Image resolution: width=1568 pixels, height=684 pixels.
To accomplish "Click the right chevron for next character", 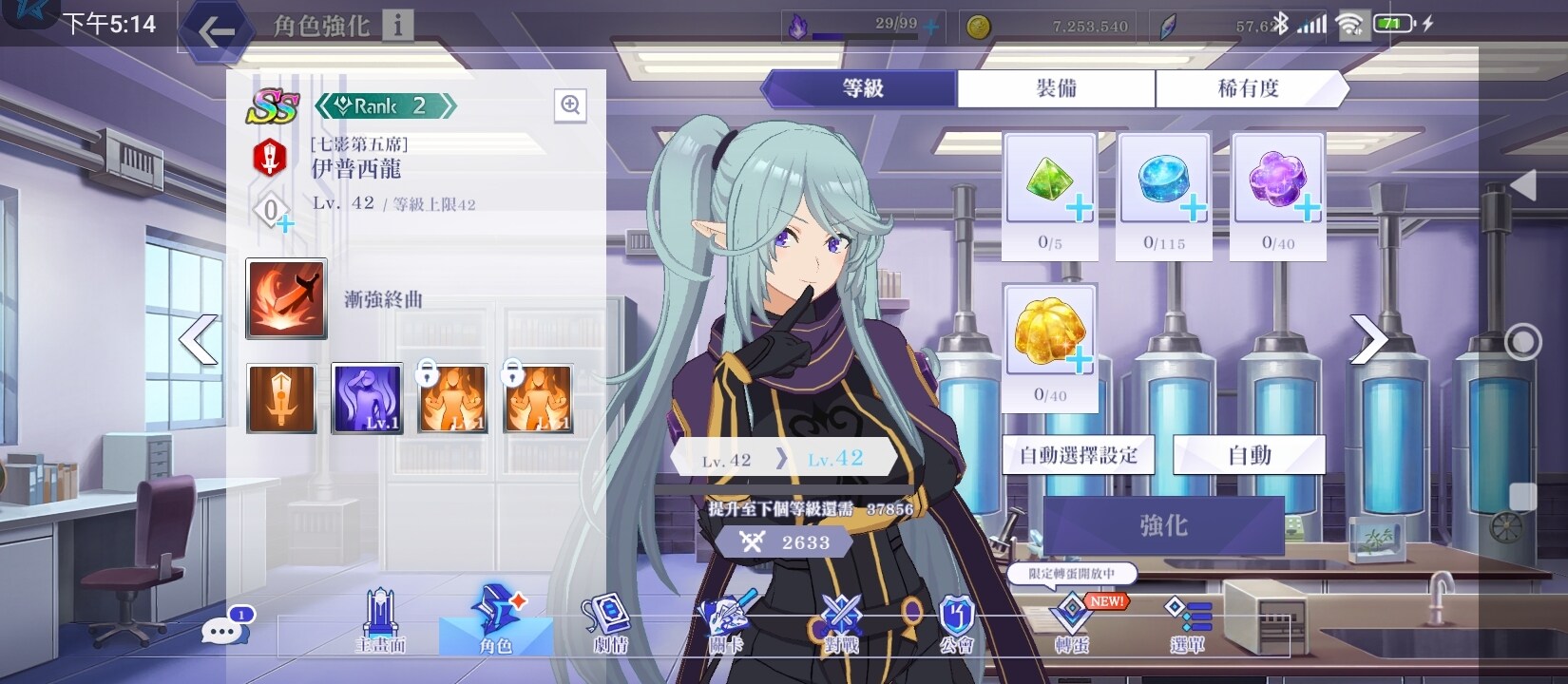I will click(1370, 337).
